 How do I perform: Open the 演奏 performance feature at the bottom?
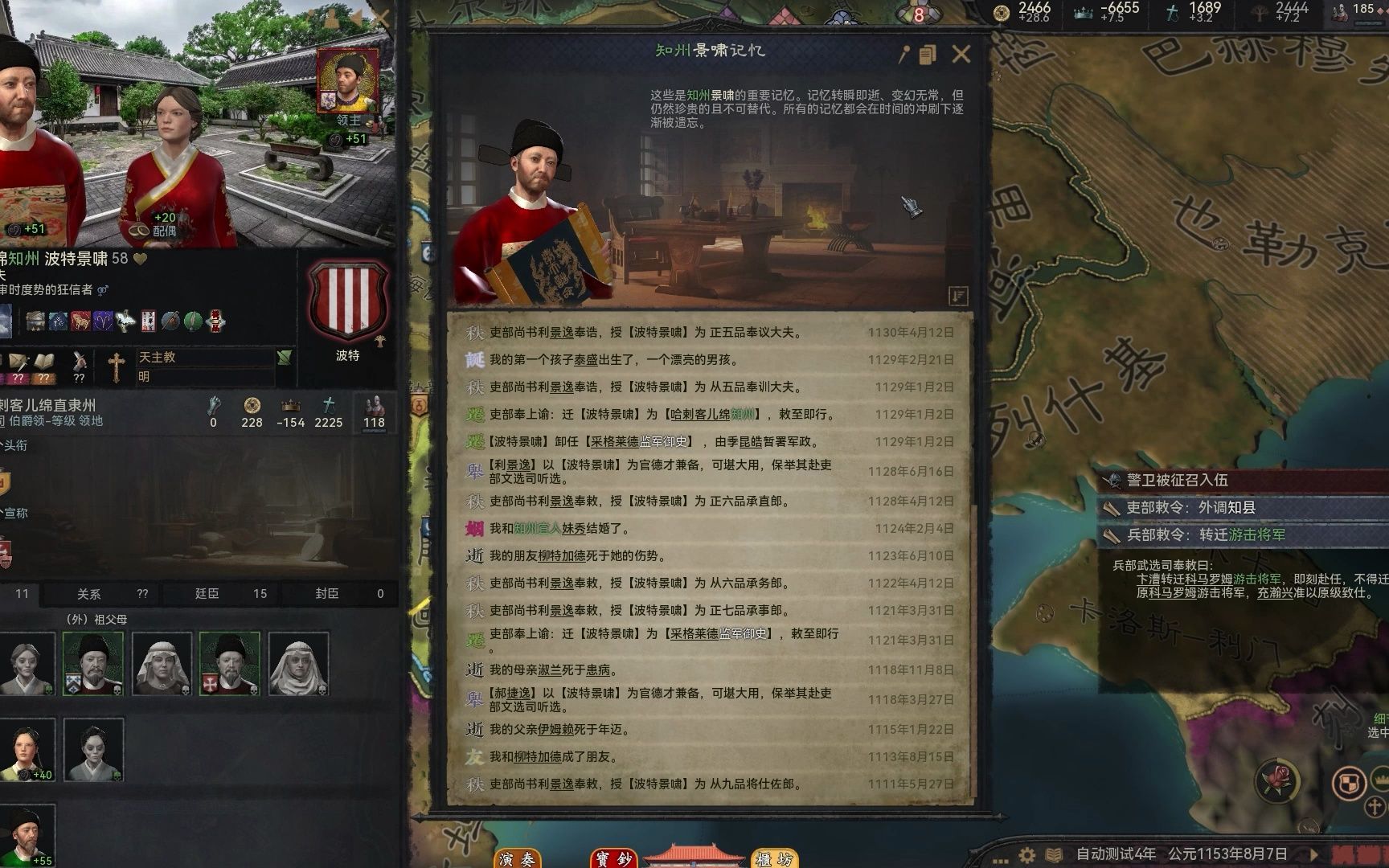(519, 859)
